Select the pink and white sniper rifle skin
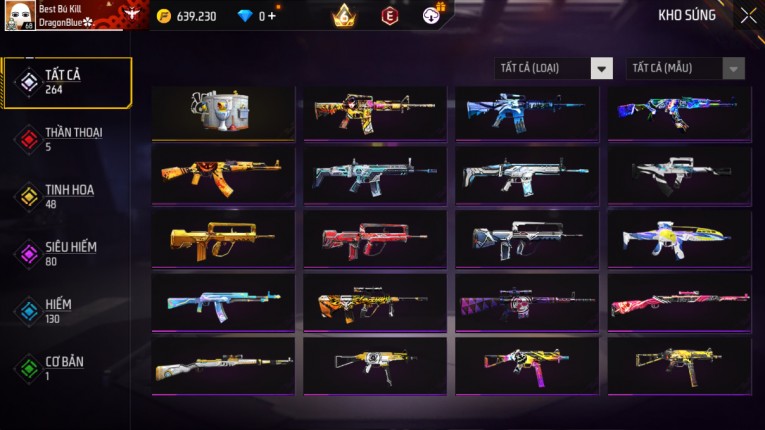Image resolution: width=765 pixels, height=430 pixels. (x=679, y=302)
